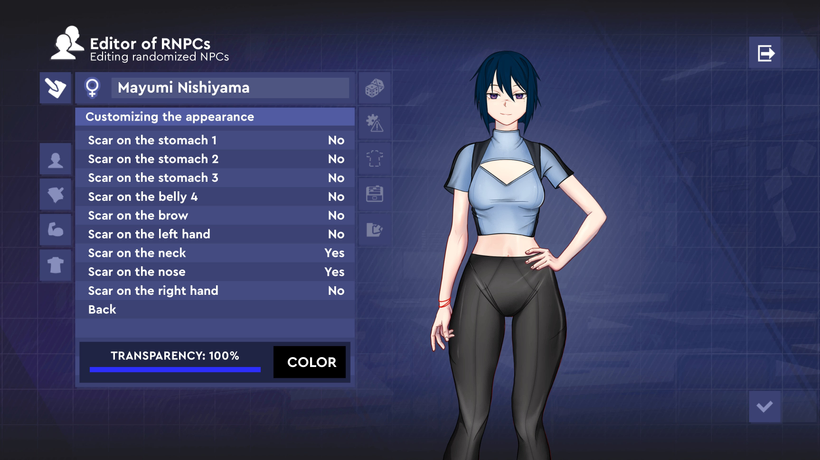Edit the Mayumi Nishiyama name field

click(x=230, y=88)
